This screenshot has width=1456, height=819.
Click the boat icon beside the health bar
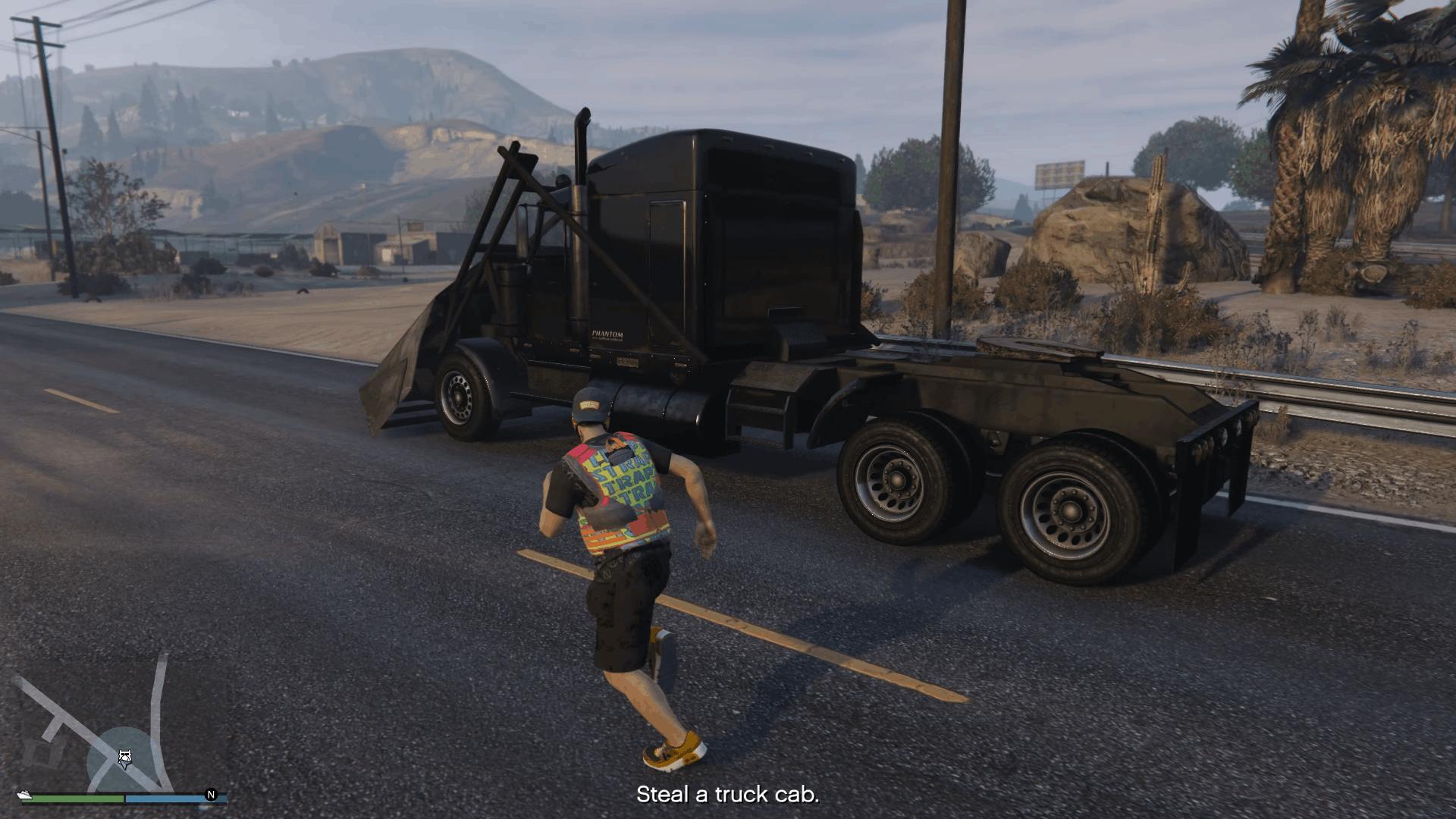25,795
